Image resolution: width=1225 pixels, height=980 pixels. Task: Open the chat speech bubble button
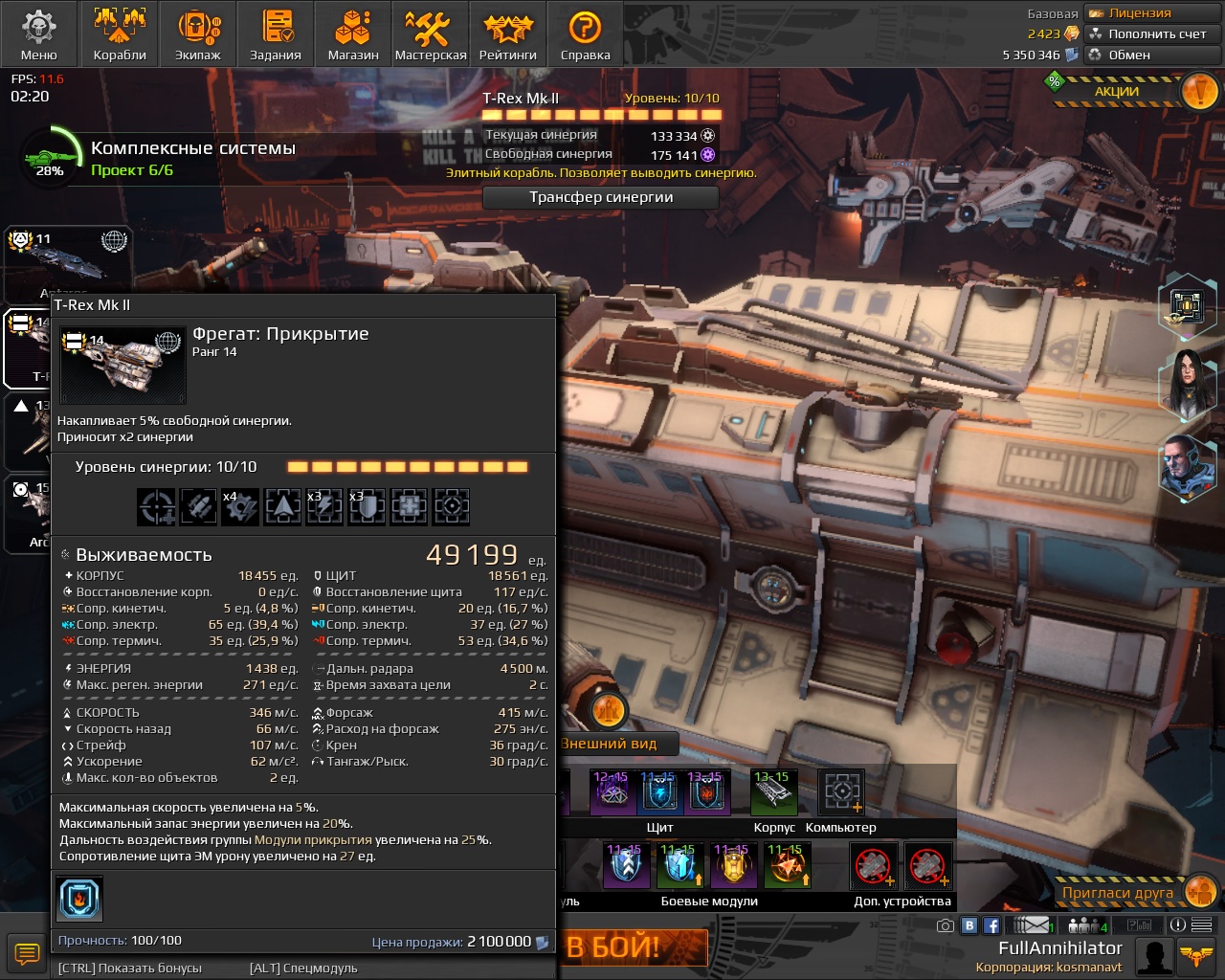[x=26, y=953]
